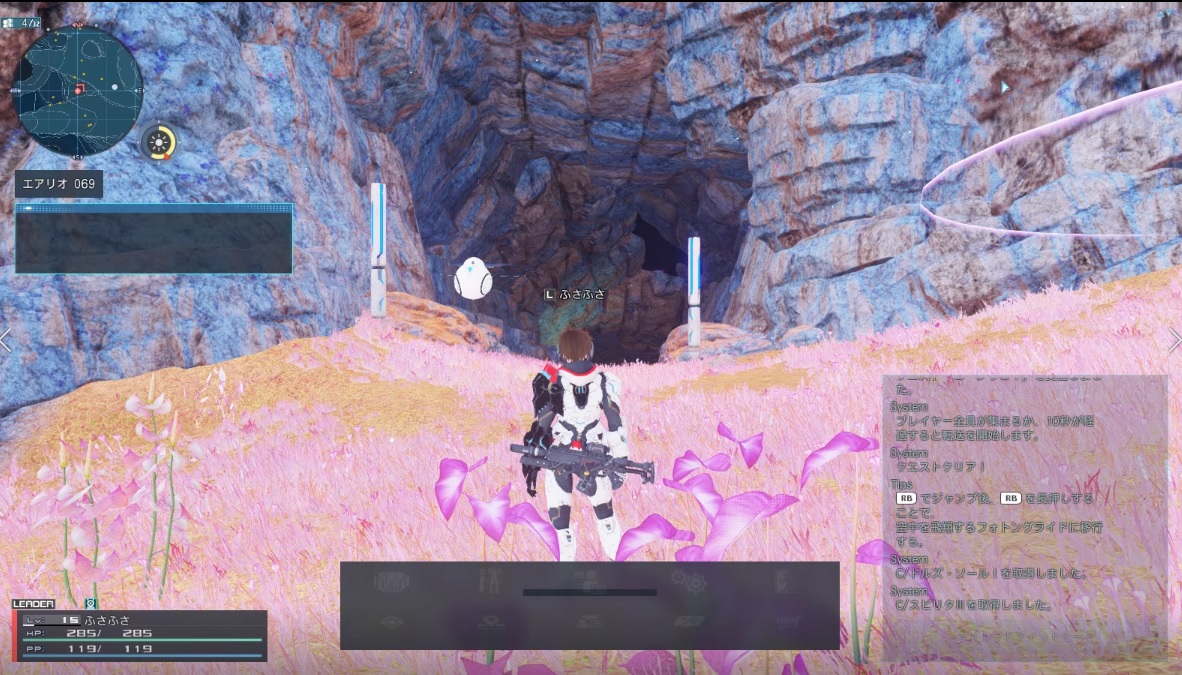Open the circular minimap

coord(78,91)
